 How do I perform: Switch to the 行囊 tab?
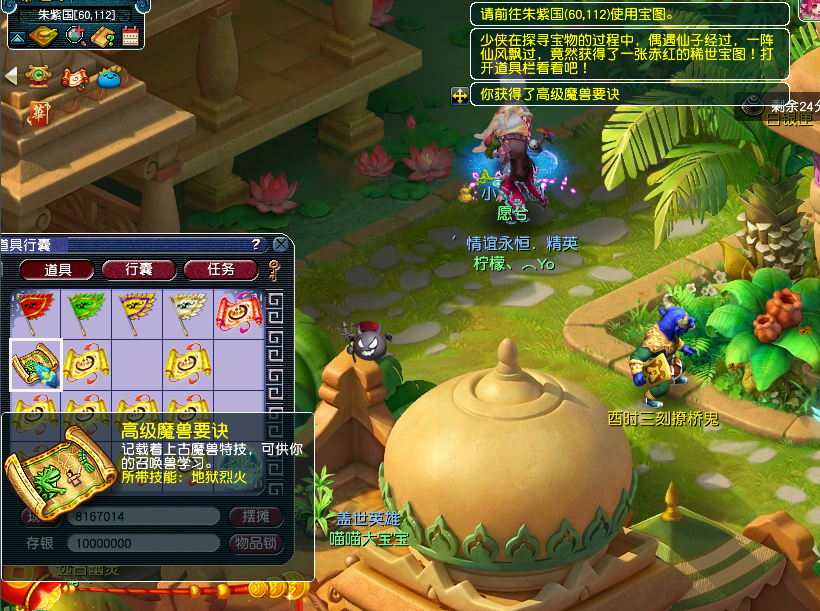(x=139, y=269)
